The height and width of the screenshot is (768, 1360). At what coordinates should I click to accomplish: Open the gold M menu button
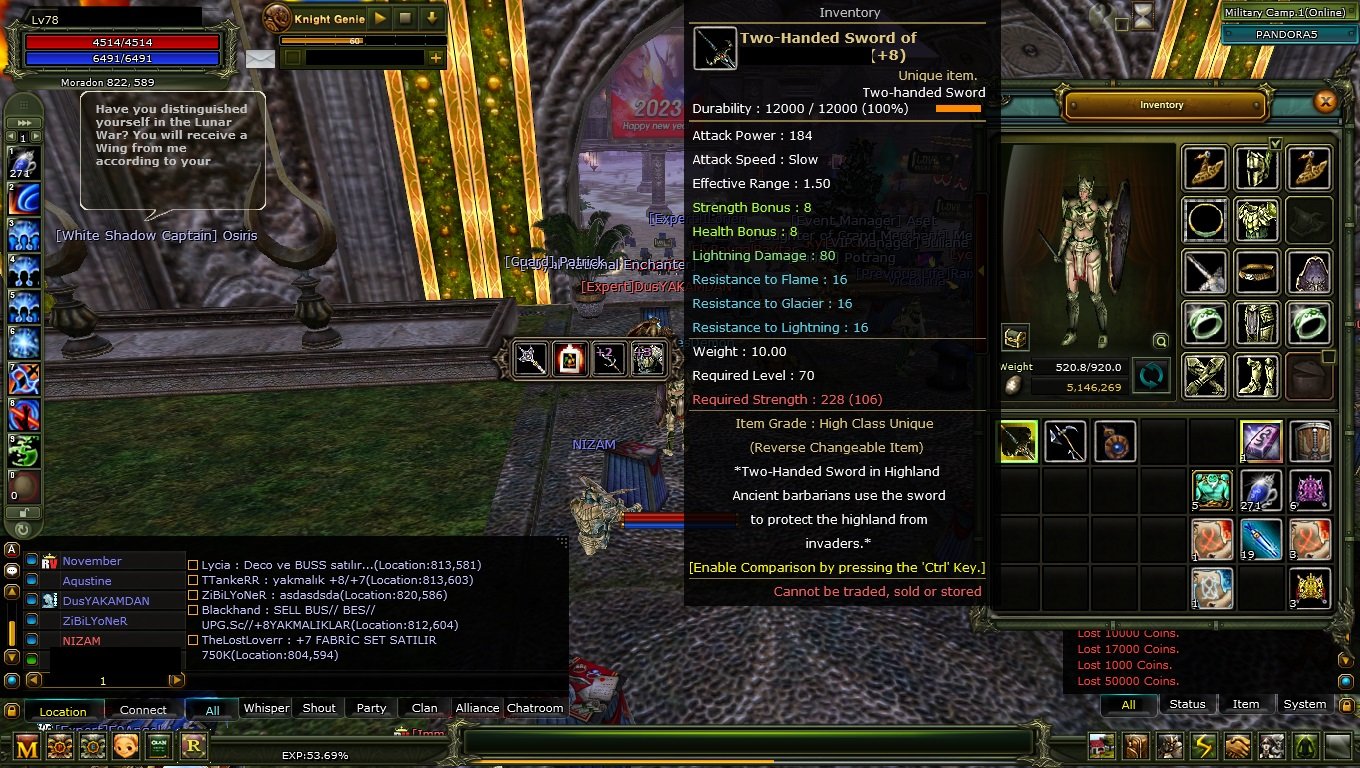27,746
